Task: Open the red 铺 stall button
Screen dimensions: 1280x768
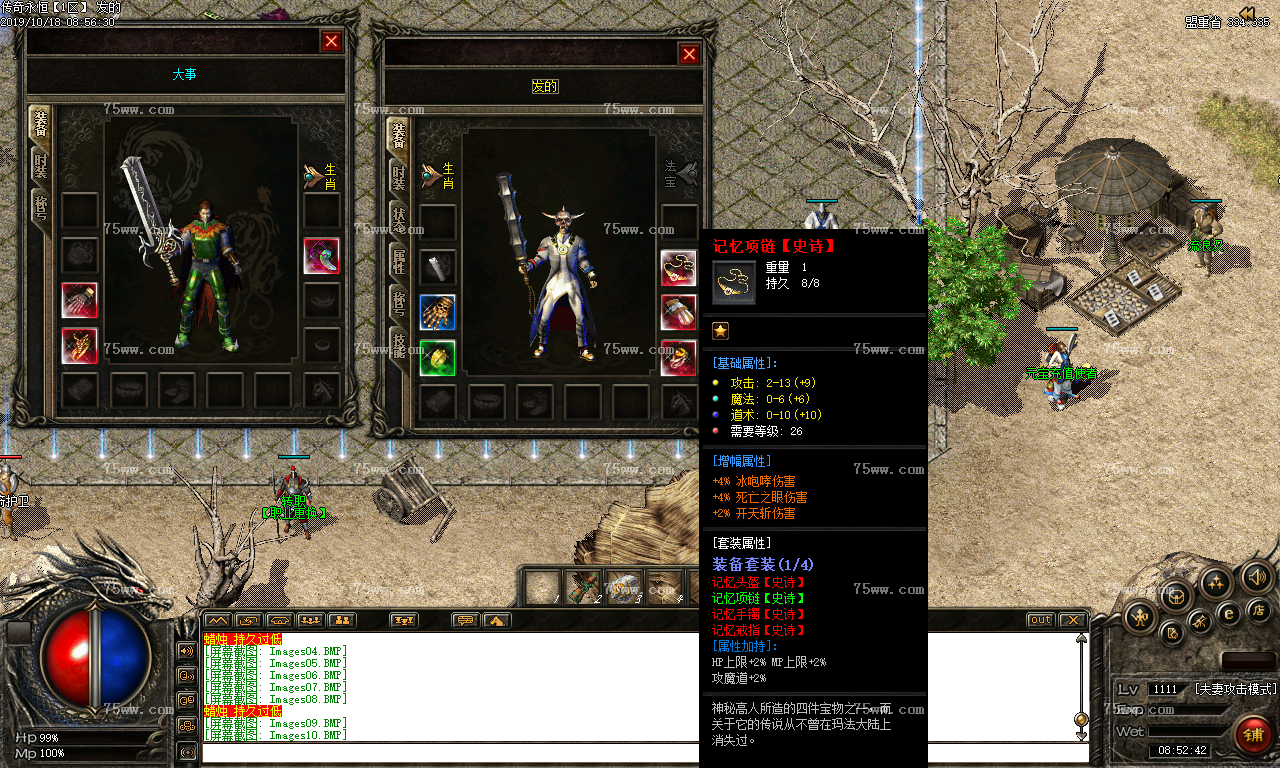Action: click(1253, 735)
